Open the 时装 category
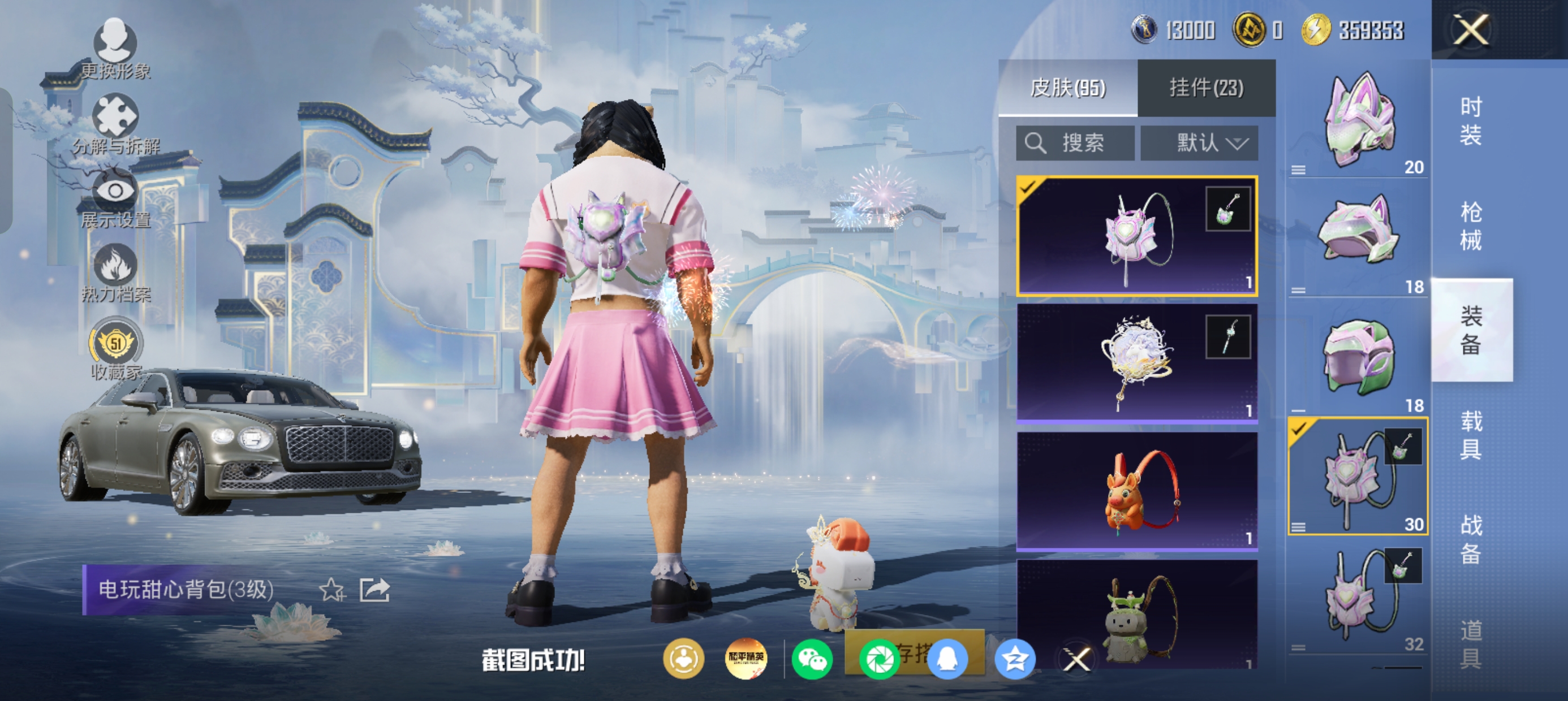This screenshot has height=701, width=1568. pos(1471,120)
